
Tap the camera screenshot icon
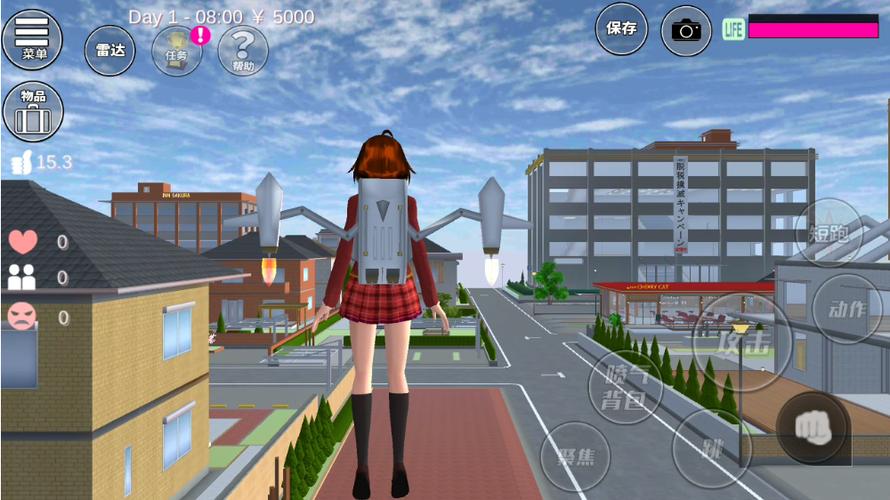tap(686, 30)
